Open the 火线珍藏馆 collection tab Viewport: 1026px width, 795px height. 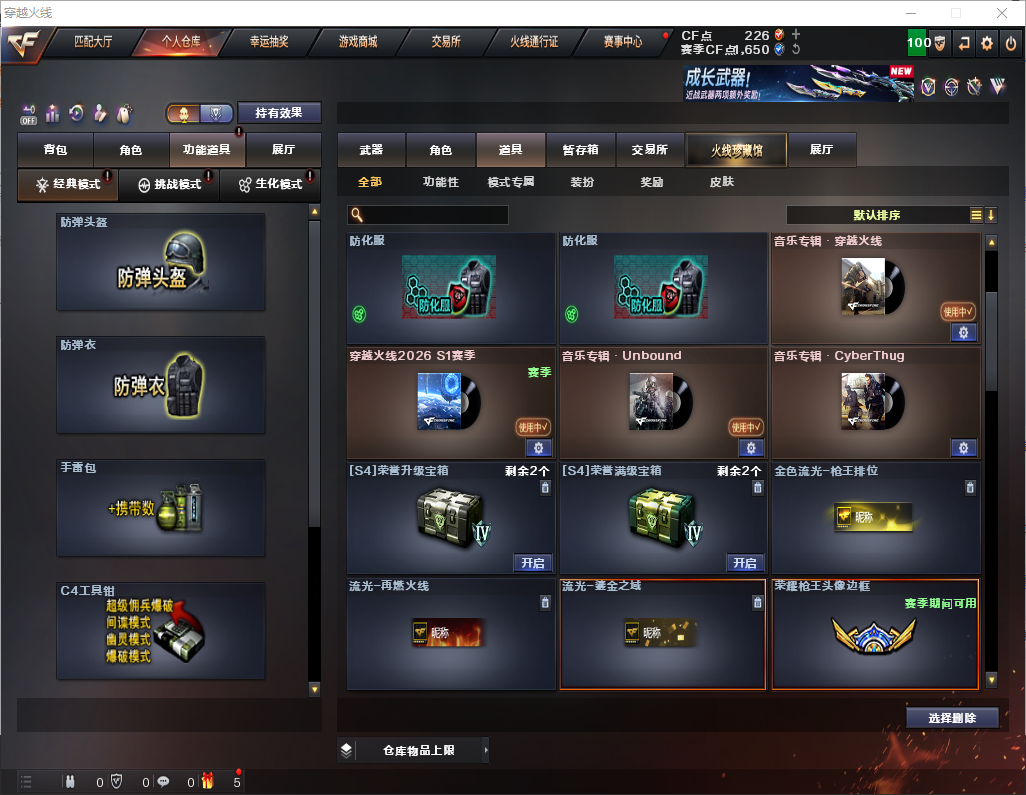click(x=736, y=150)
